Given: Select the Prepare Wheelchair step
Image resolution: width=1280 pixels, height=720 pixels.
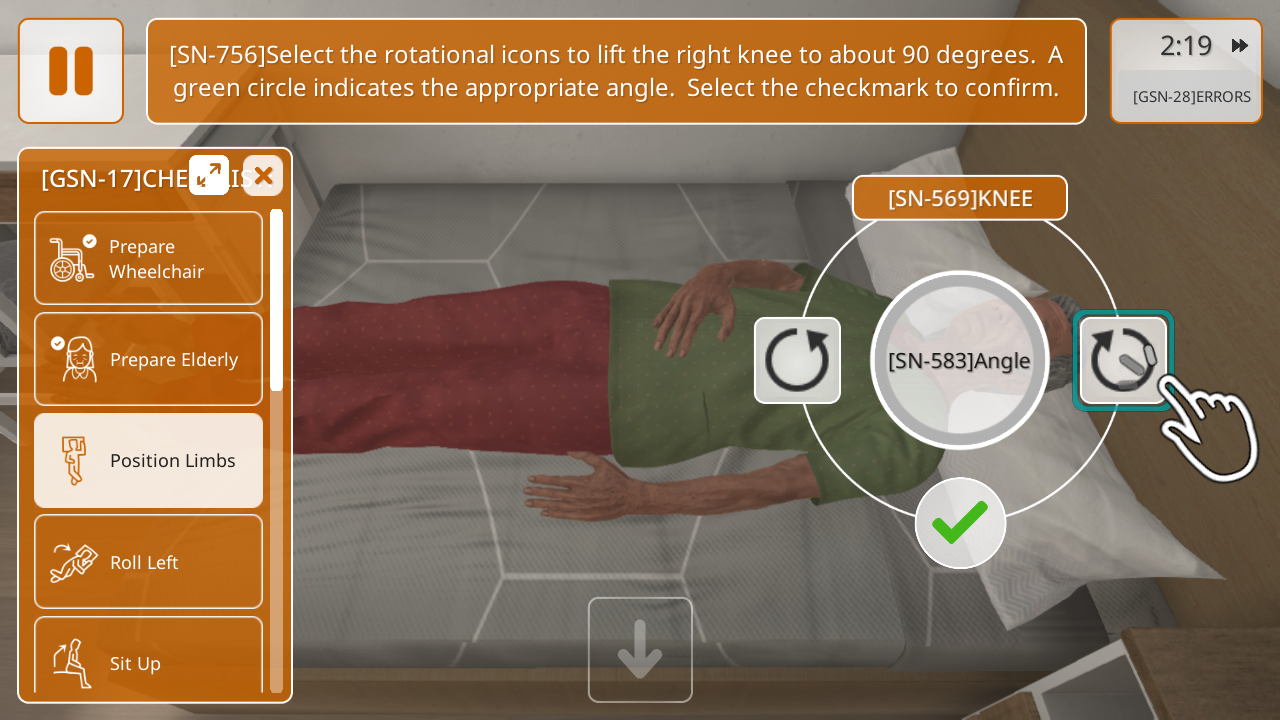Looking at the screenshot, I should pos(148,258).
